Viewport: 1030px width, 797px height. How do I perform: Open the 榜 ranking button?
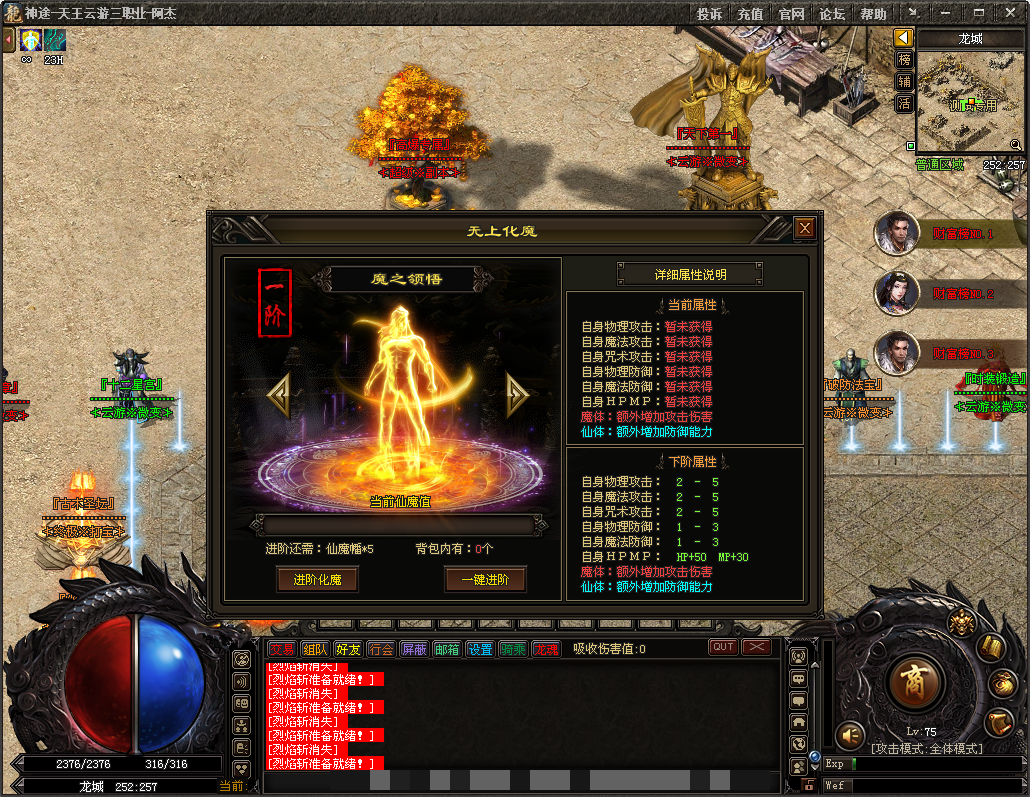[x=904, y=60]
